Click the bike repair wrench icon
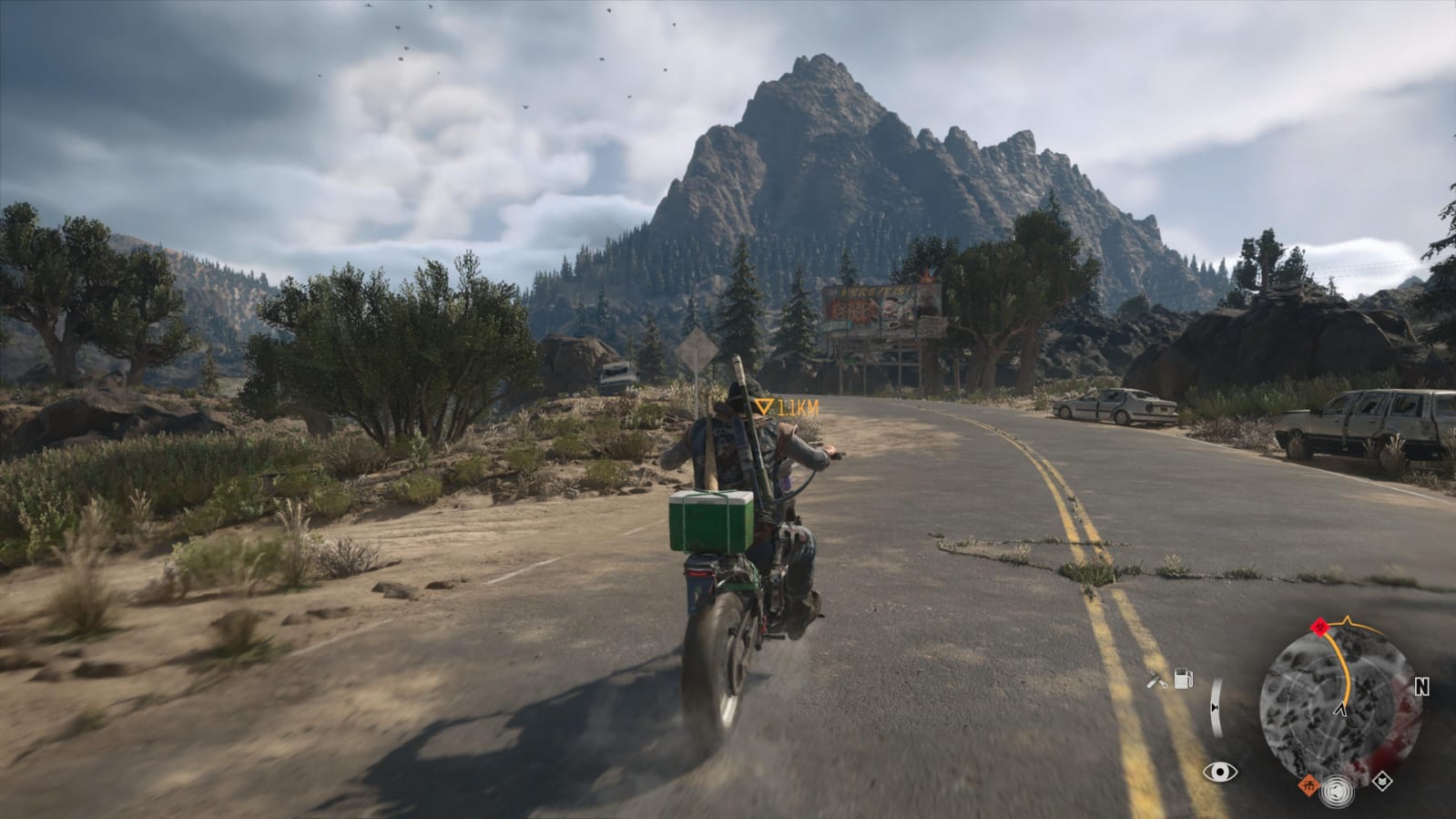Viewport: 1456px width, 819px height. coord(1157,680)
